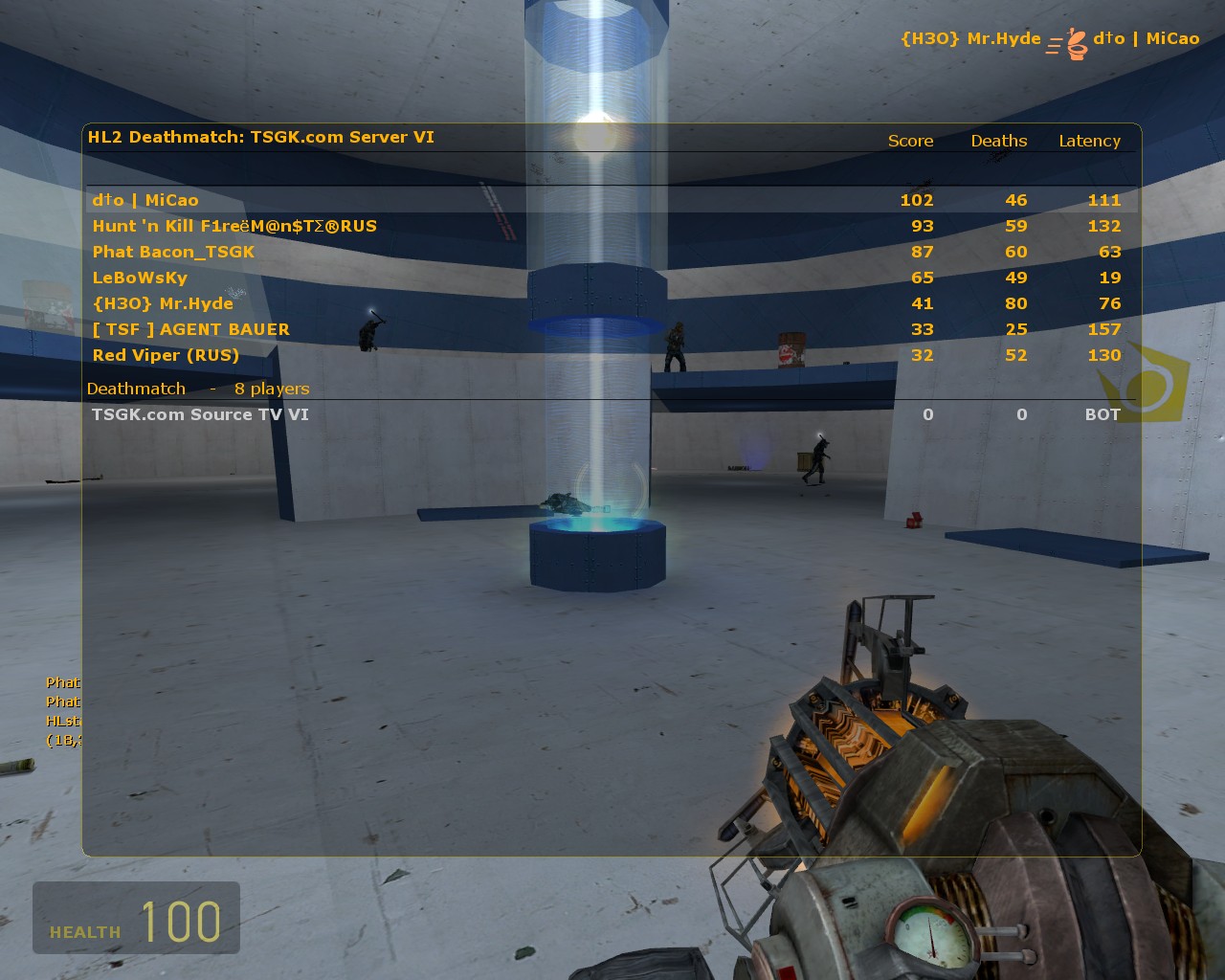Select Hunt 'n Kill F1reëM@n$TΣ®RUS row
The height and width of the screenshot is (980, 1225).
pyautogui.click(x=234, y=226)
